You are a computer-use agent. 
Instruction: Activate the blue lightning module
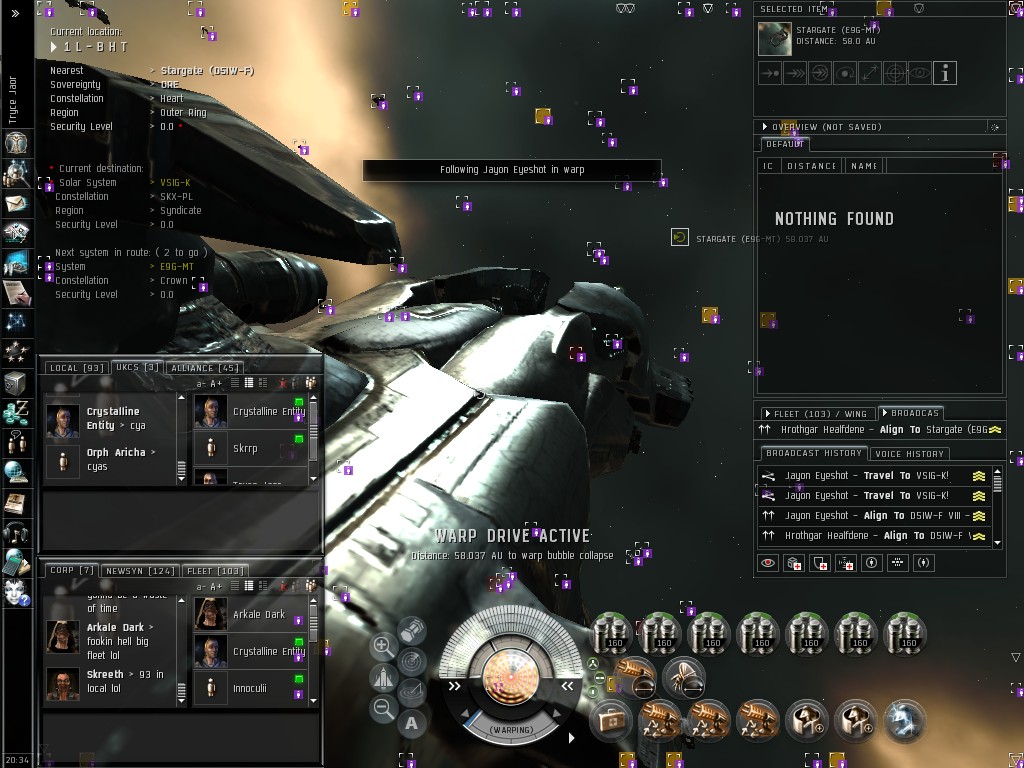905,719
